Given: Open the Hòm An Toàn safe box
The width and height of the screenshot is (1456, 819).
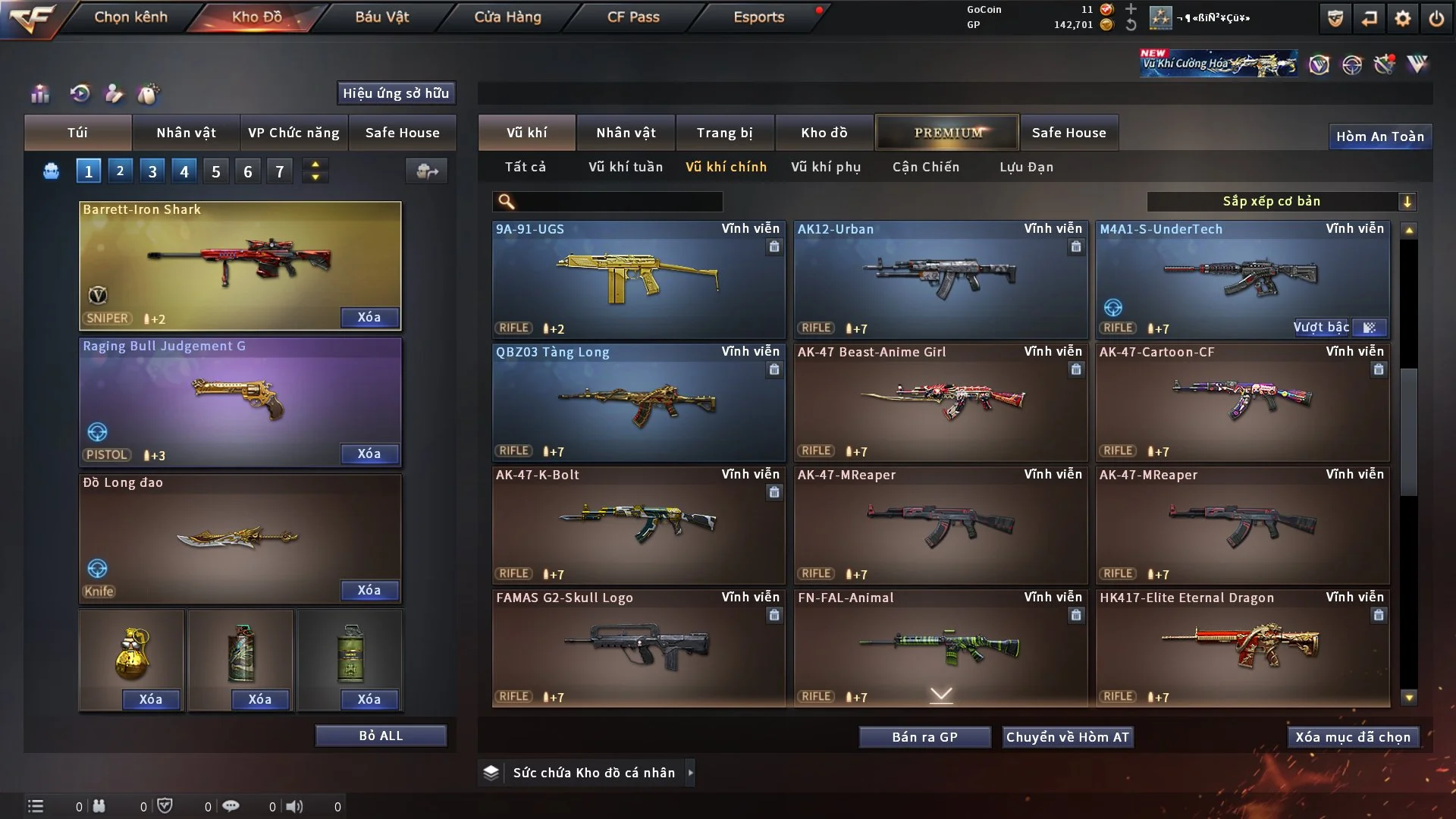Looking at the screenshot, I should (1379, 136).
